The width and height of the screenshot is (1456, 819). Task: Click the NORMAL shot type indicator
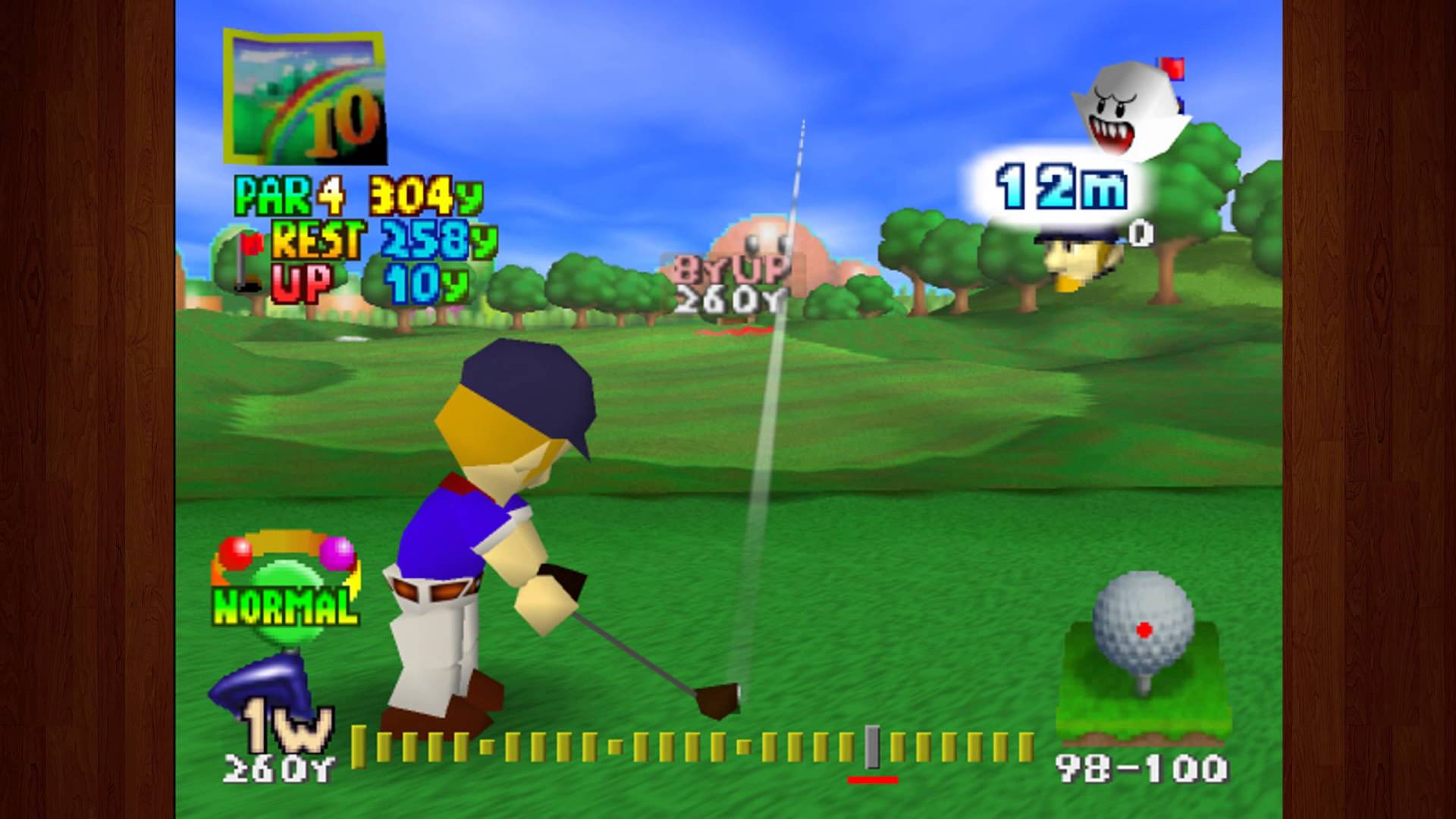(x=285, y=605)
